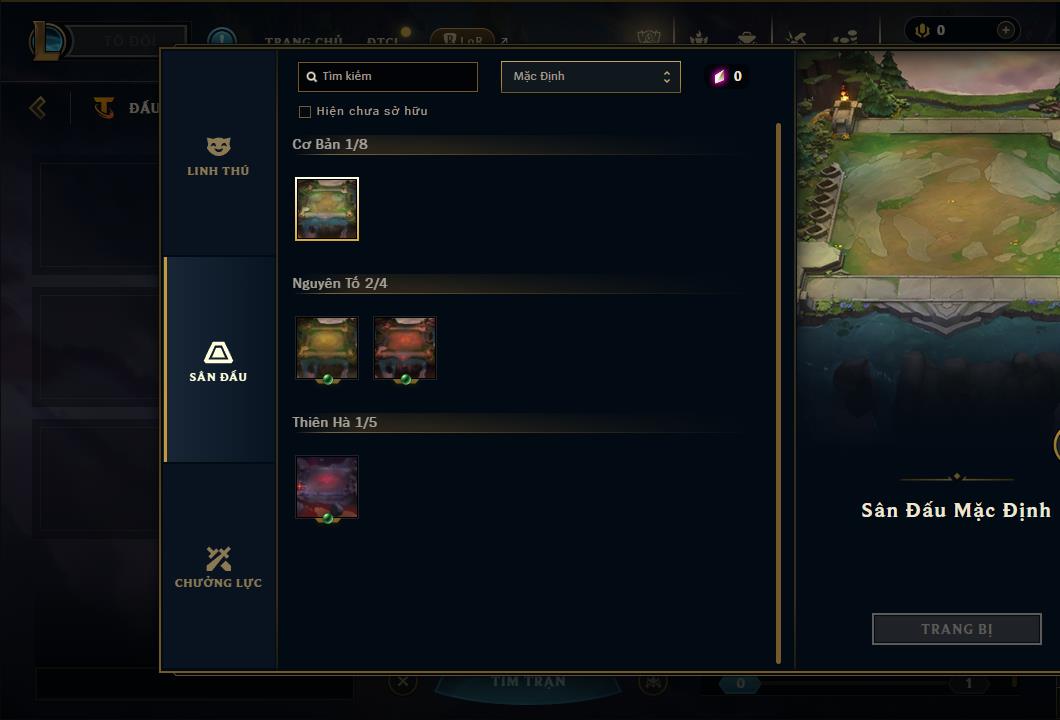Add currency with the plus button
The width and height of the screenshot is (1060, 720).
coord(1005,30)
